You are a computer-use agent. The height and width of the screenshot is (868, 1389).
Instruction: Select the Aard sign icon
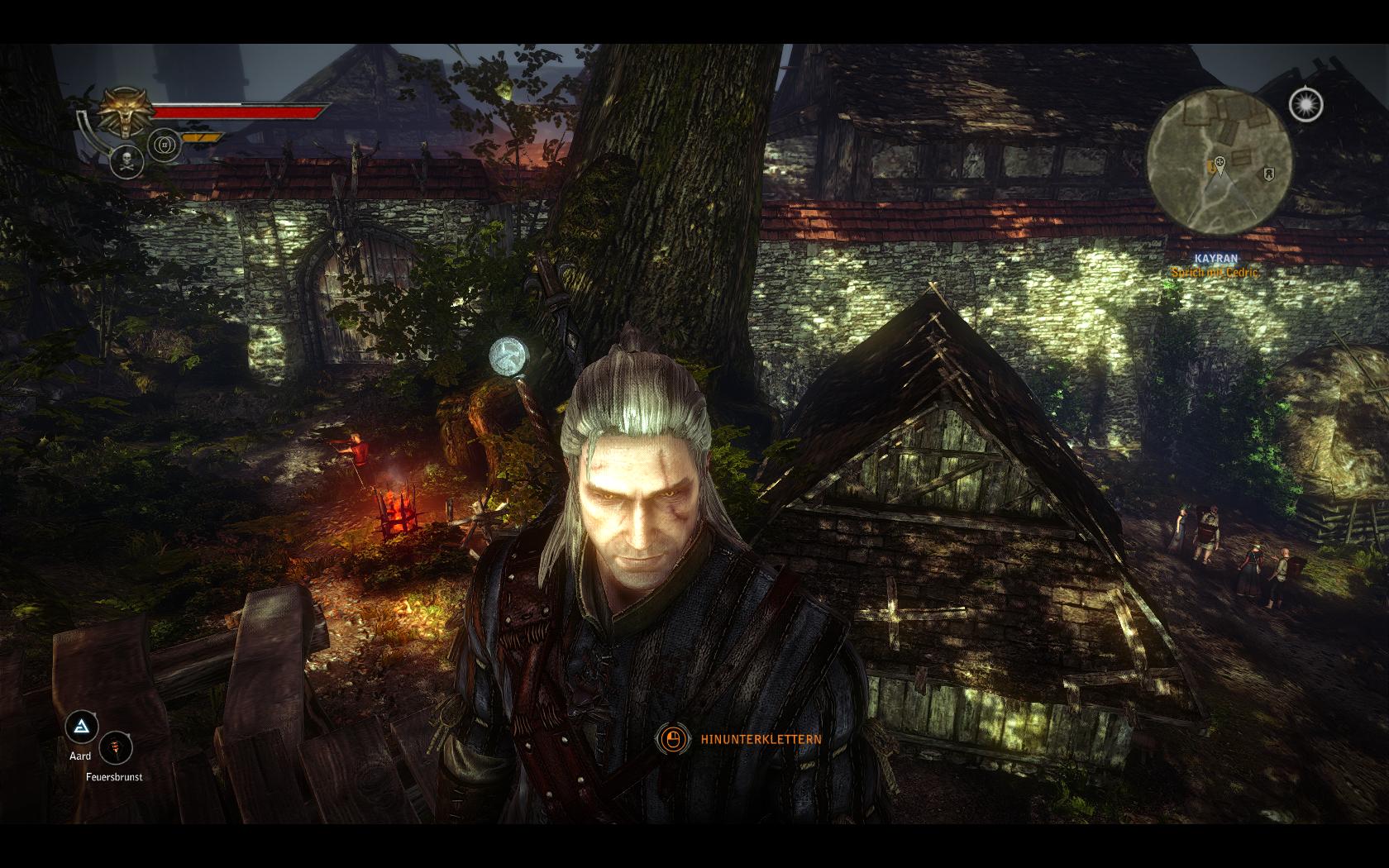point(81,728)
